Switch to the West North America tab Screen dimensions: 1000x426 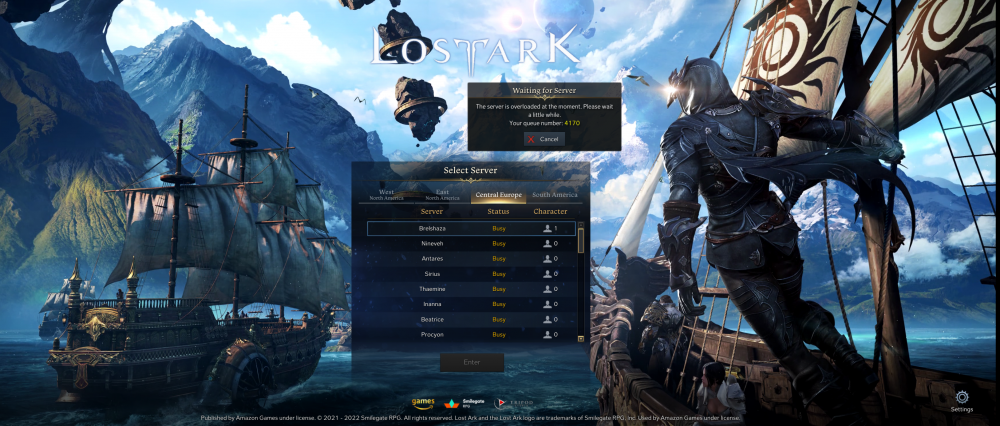[x=386, y=196]
